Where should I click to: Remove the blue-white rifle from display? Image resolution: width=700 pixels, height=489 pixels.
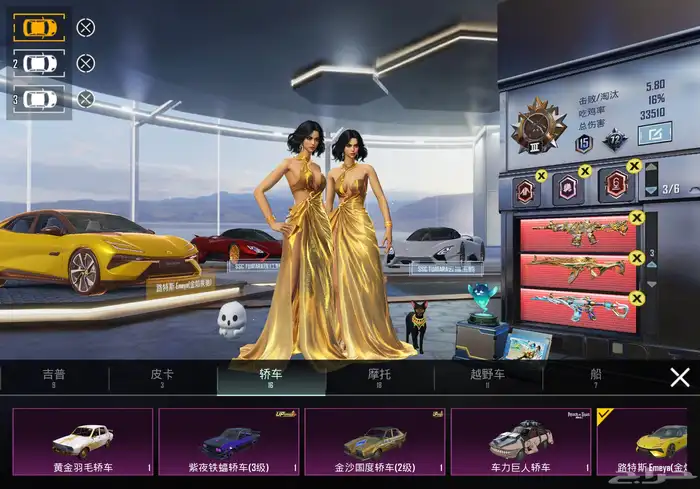point(637,297)
